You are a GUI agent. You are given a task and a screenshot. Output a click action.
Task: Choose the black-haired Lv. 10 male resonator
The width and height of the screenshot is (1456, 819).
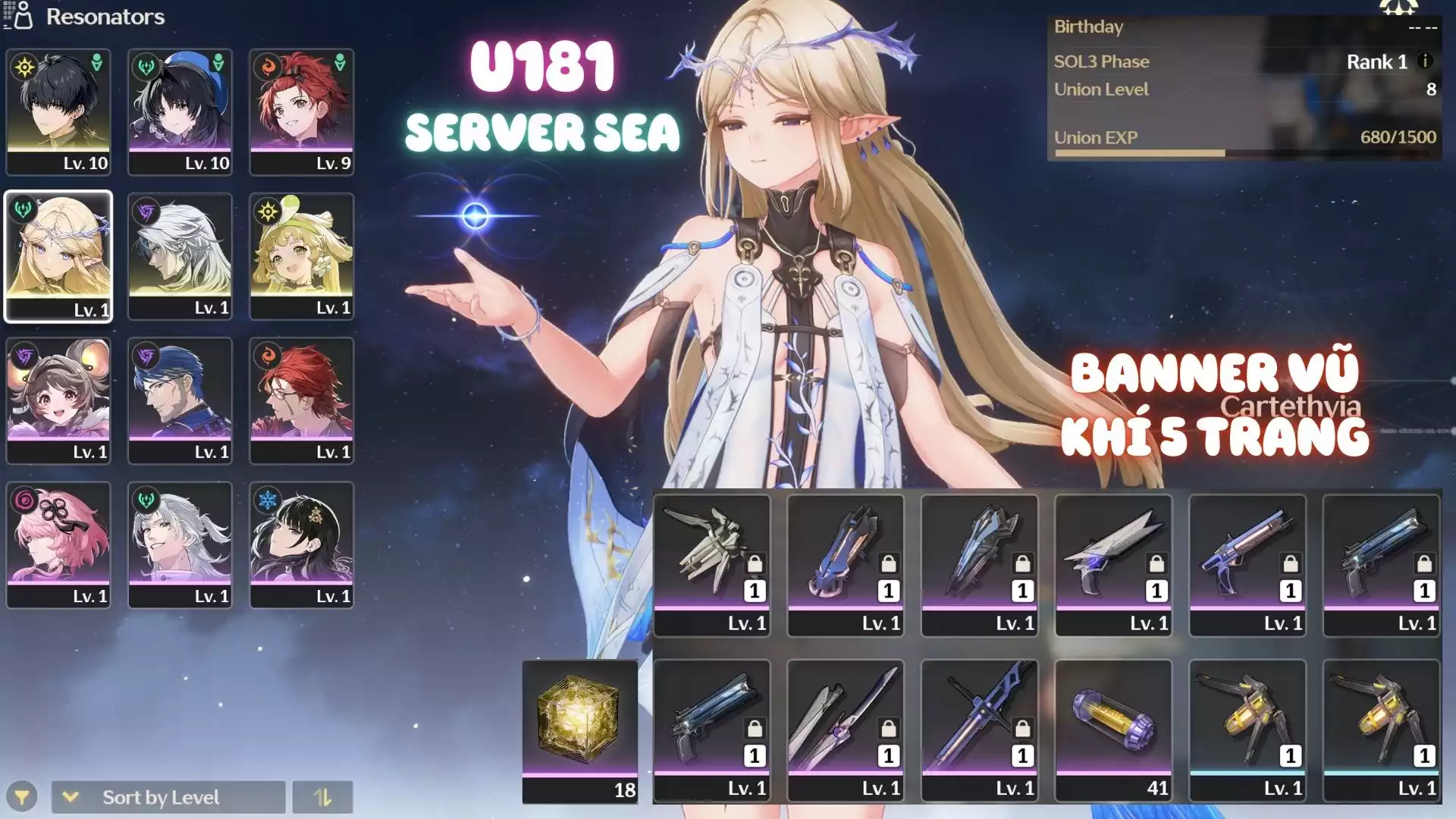[x=58, y=111]
